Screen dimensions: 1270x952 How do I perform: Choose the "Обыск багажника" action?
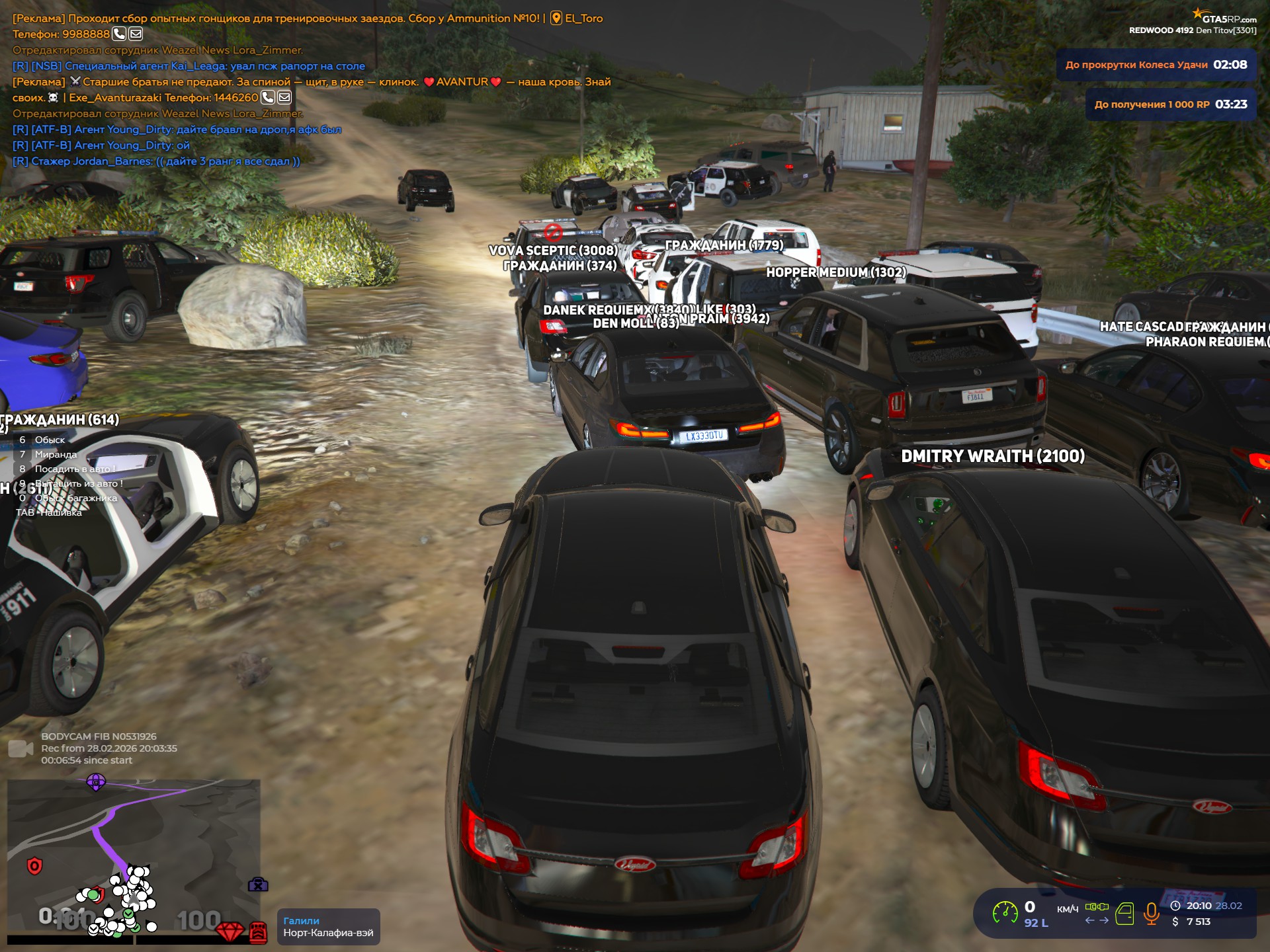pyautogui.click(x=75, y=498)
